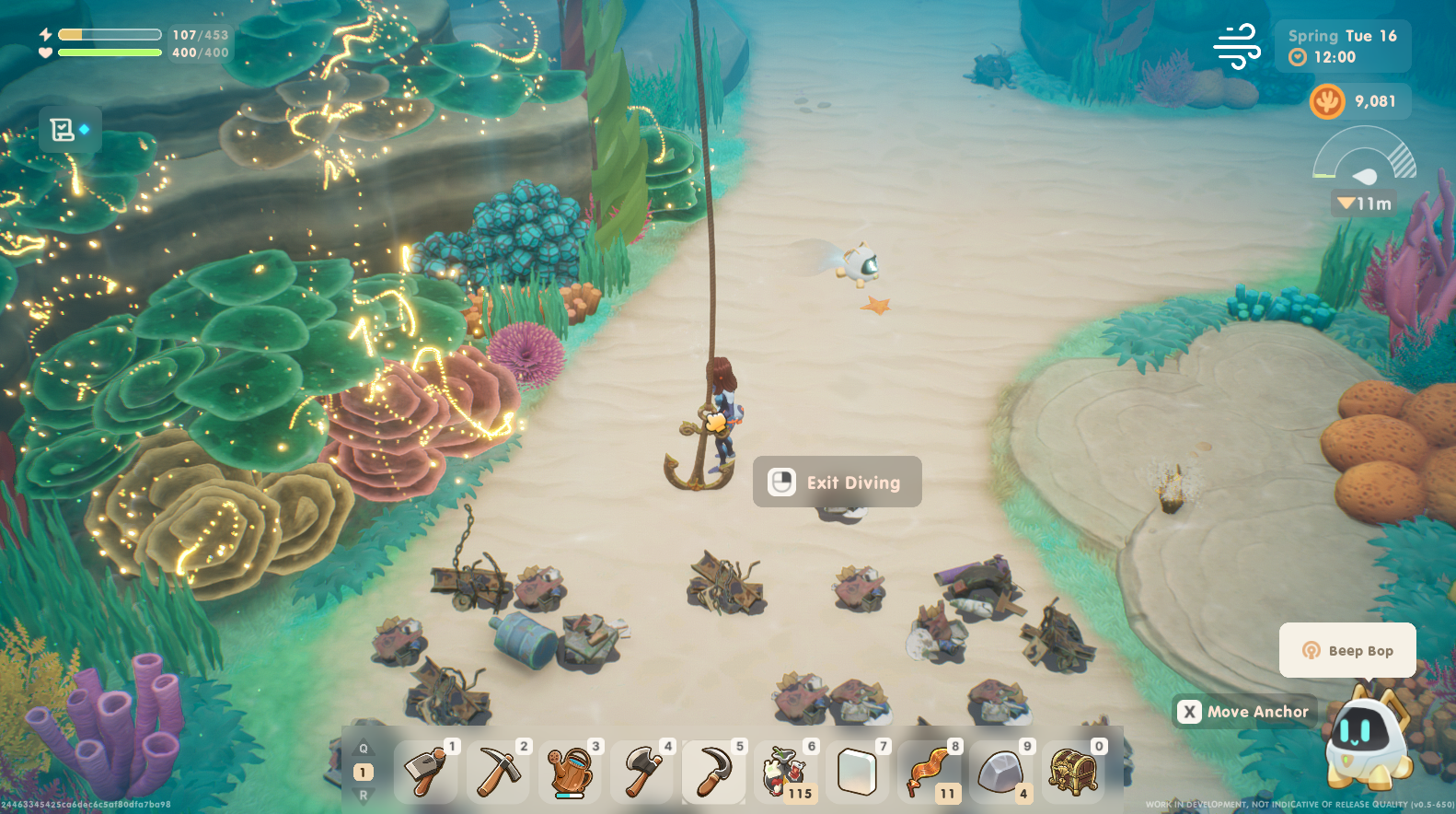
Task: Click the orange coin currency icon
Action: [x=1327, y=101]
